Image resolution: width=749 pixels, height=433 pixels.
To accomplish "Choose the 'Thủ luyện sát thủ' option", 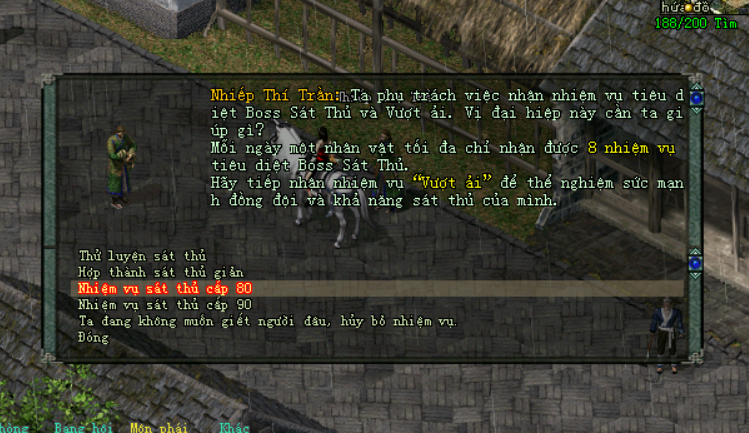I will click(142, 256).
